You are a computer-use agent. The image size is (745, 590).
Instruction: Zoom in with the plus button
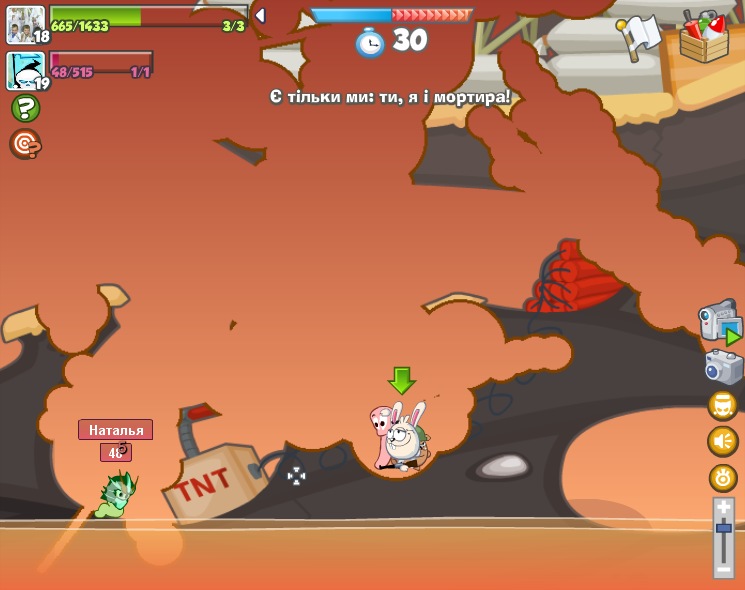coord(723,508)
